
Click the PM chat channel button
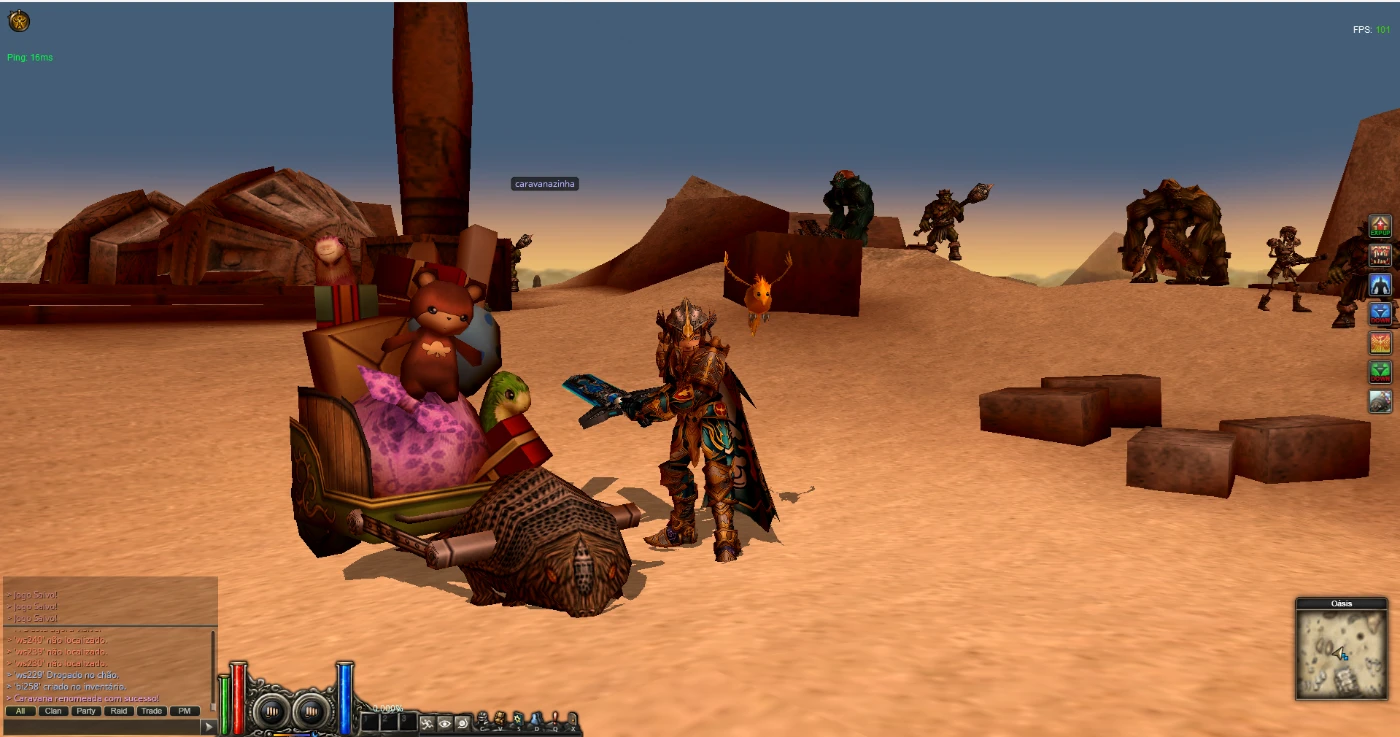tap(183, 711)
